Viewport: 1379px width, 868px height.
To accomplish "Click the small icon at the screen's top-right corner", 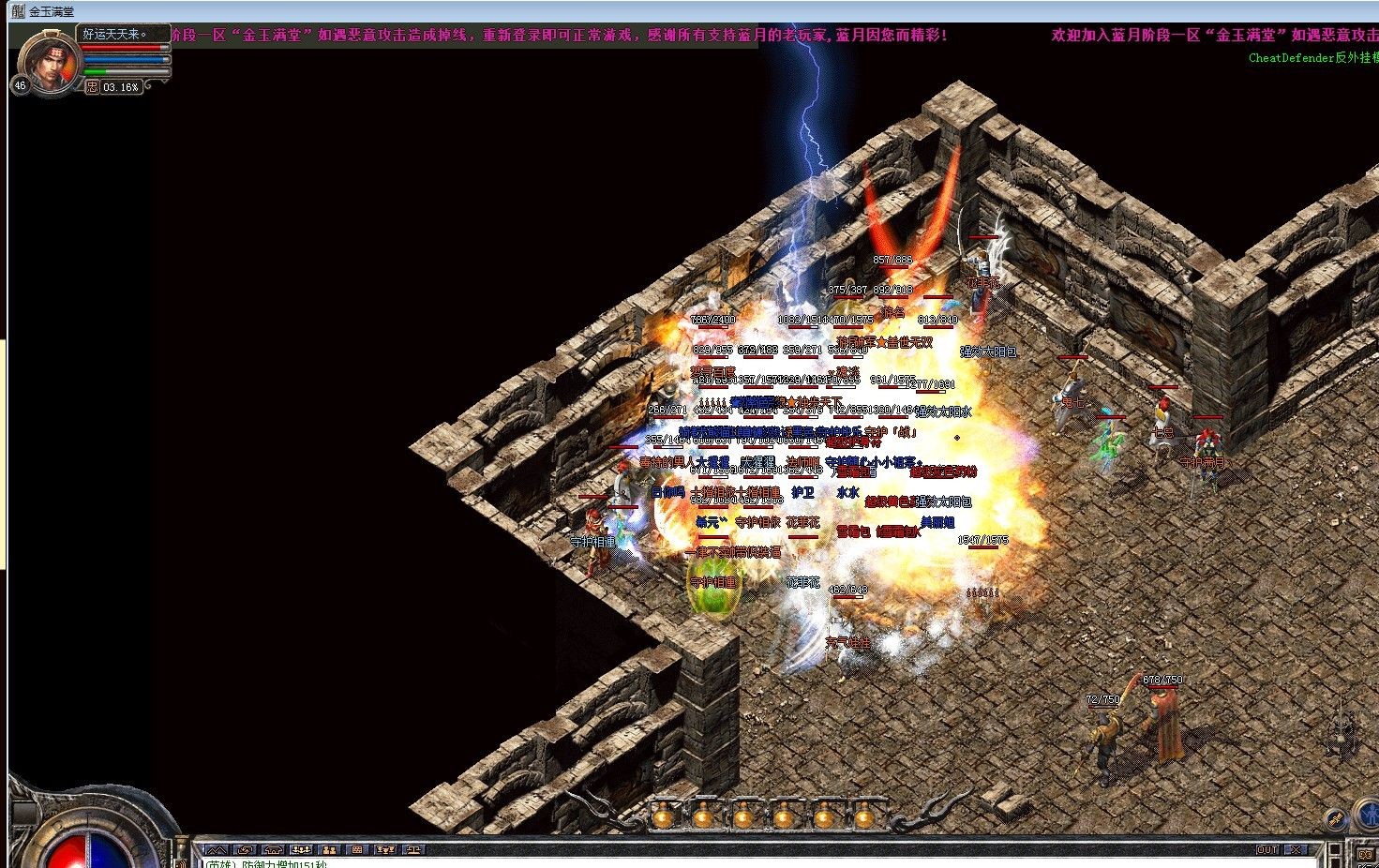I will click(1372, 7).
